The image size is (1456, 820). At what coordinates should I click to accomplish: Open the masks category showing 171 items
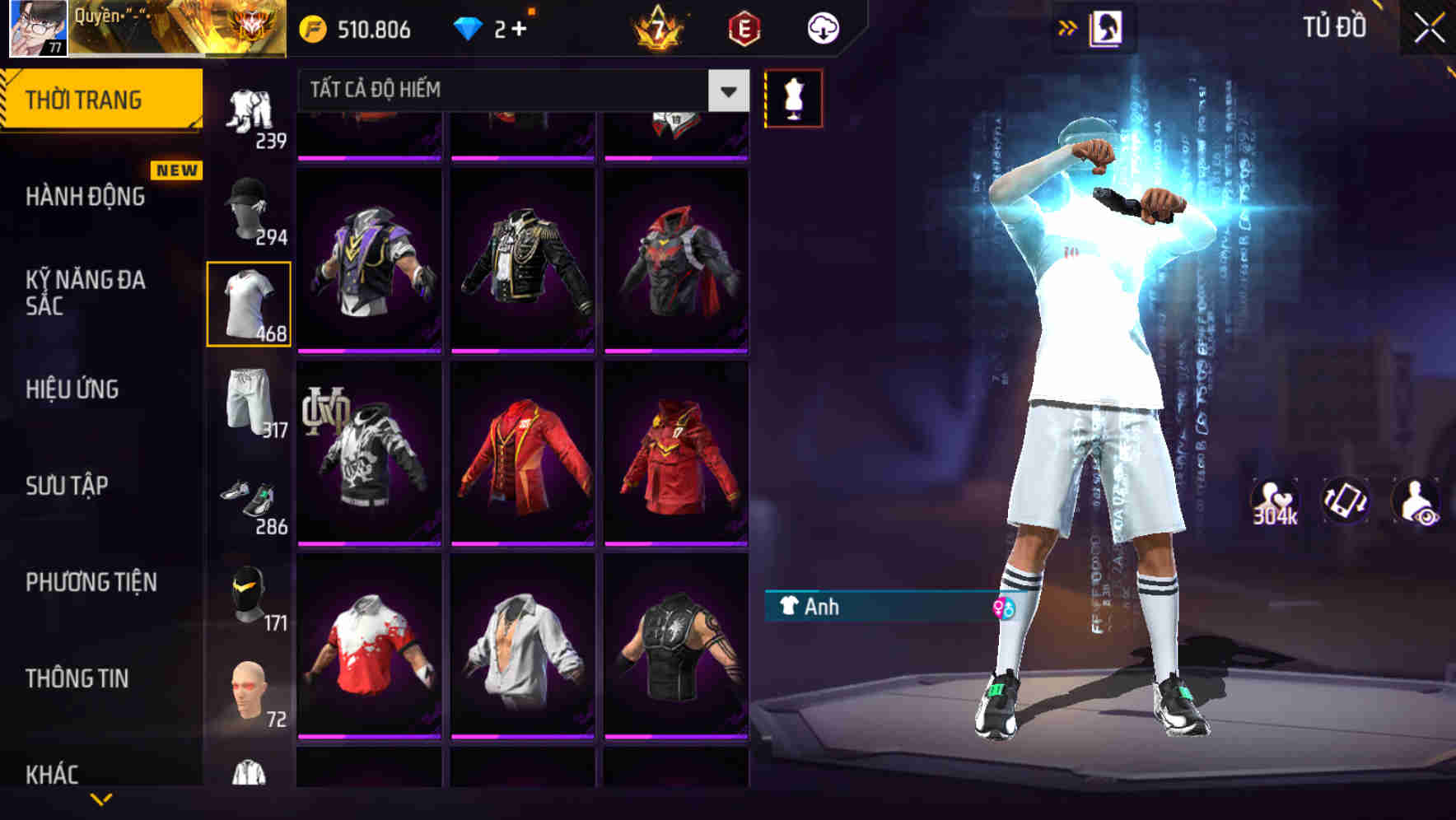click(250, 594)
